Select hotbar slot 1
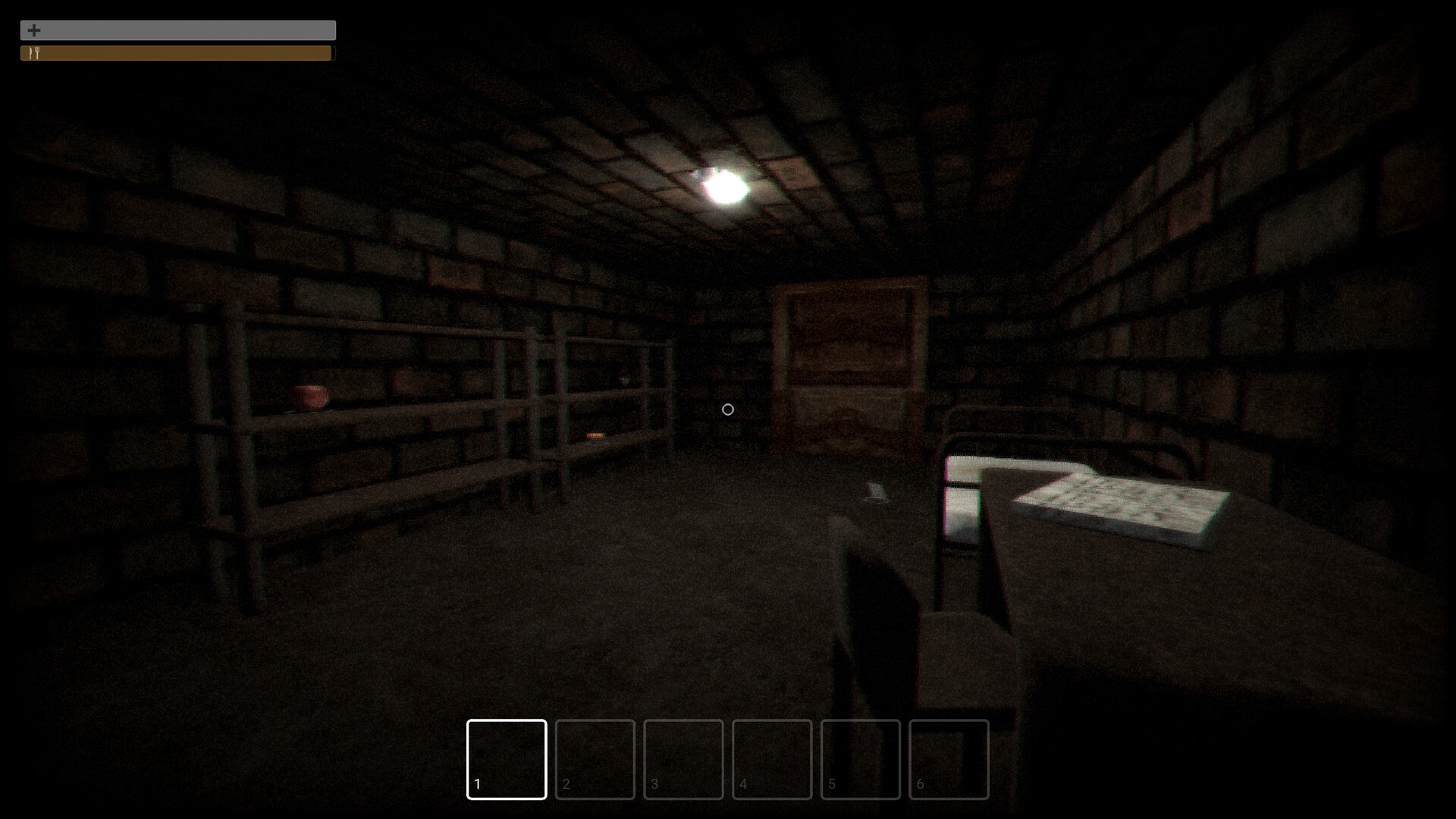Image resolution: width=1456 pixels, height=819 pixels. [507, 759]
